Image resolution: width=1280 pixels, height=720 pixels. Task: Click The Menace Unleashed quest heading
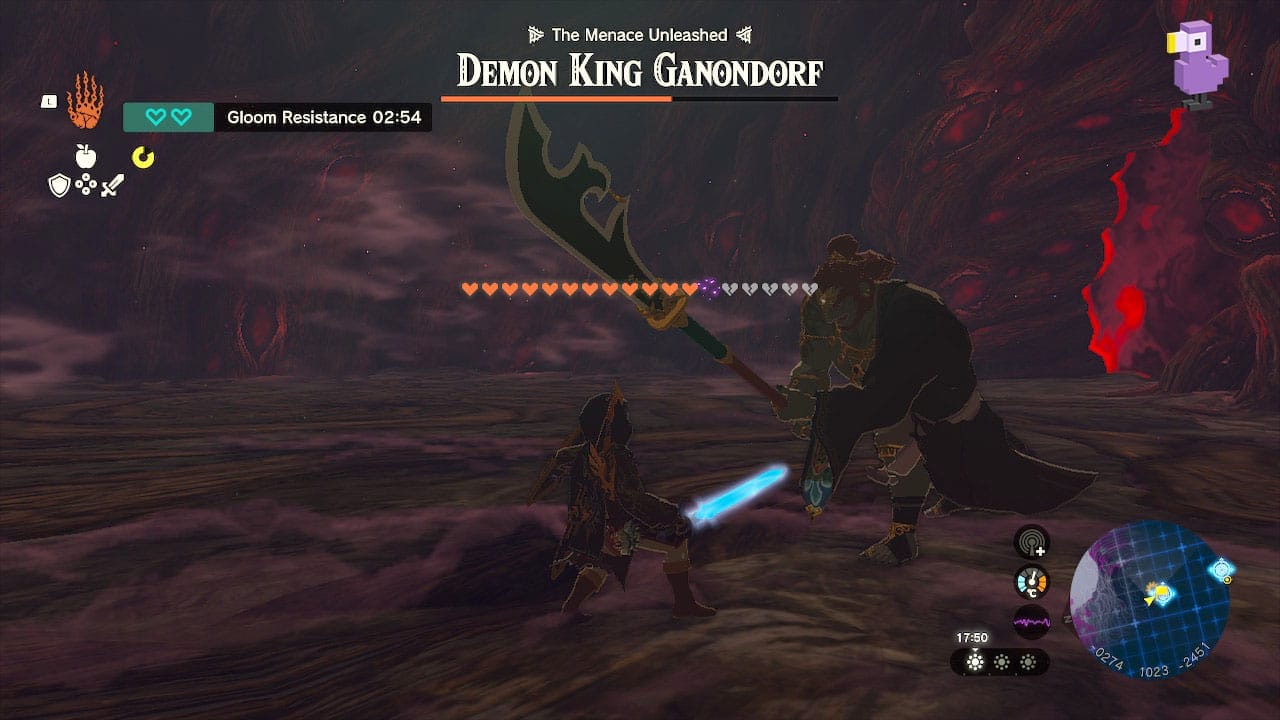[x=638, y=33]
